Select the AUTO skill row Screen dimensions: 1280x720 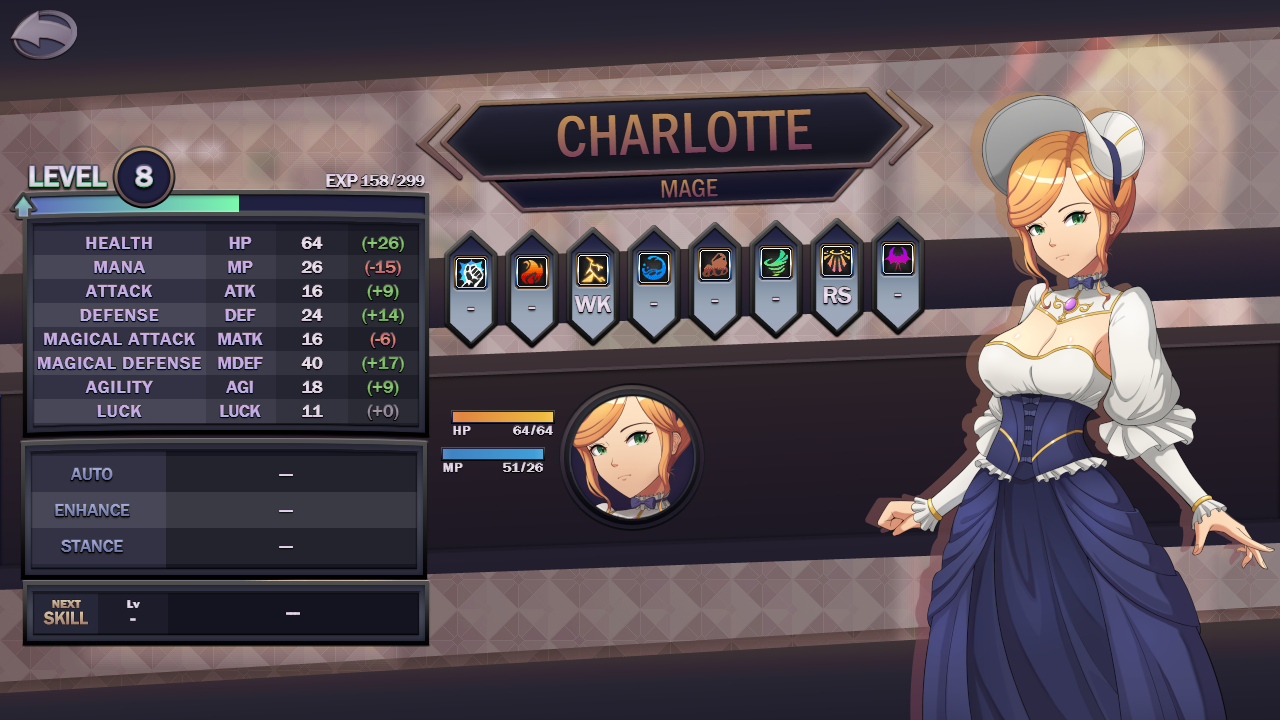224,474
